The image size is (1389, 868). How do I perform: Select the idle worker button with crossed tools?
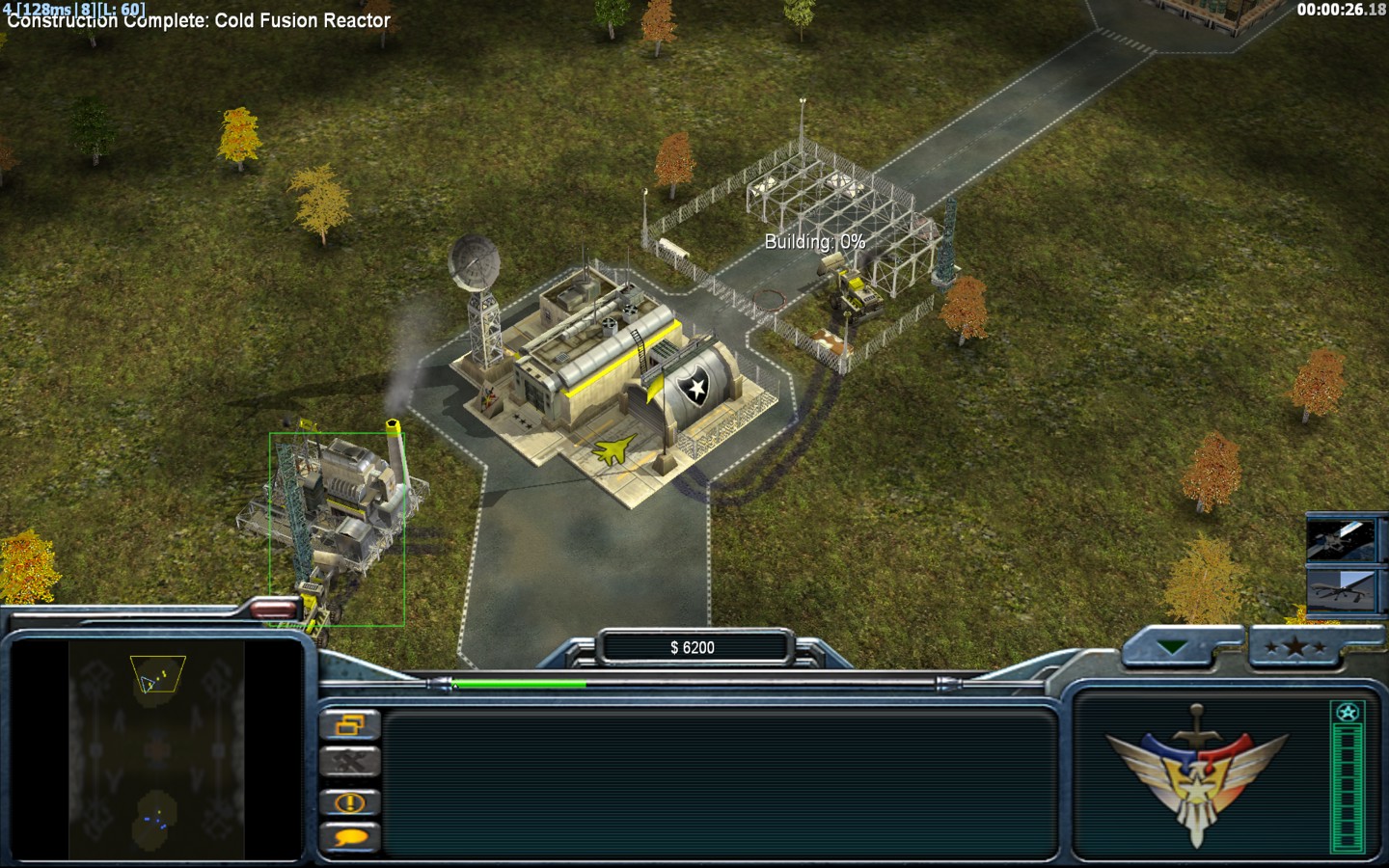pyautogui.click(x=349, y=763)
